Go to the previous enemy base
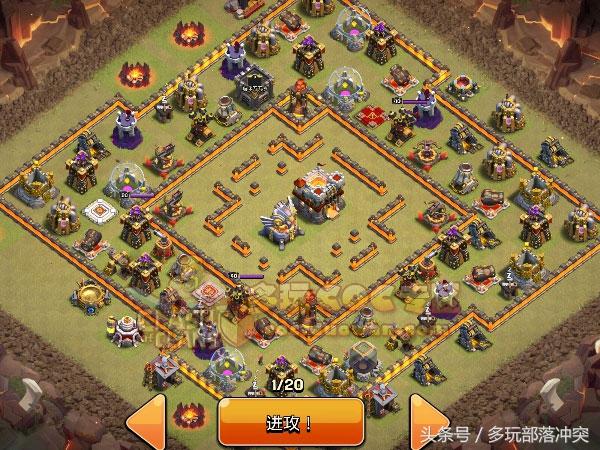600x450 pixels. 145,422
